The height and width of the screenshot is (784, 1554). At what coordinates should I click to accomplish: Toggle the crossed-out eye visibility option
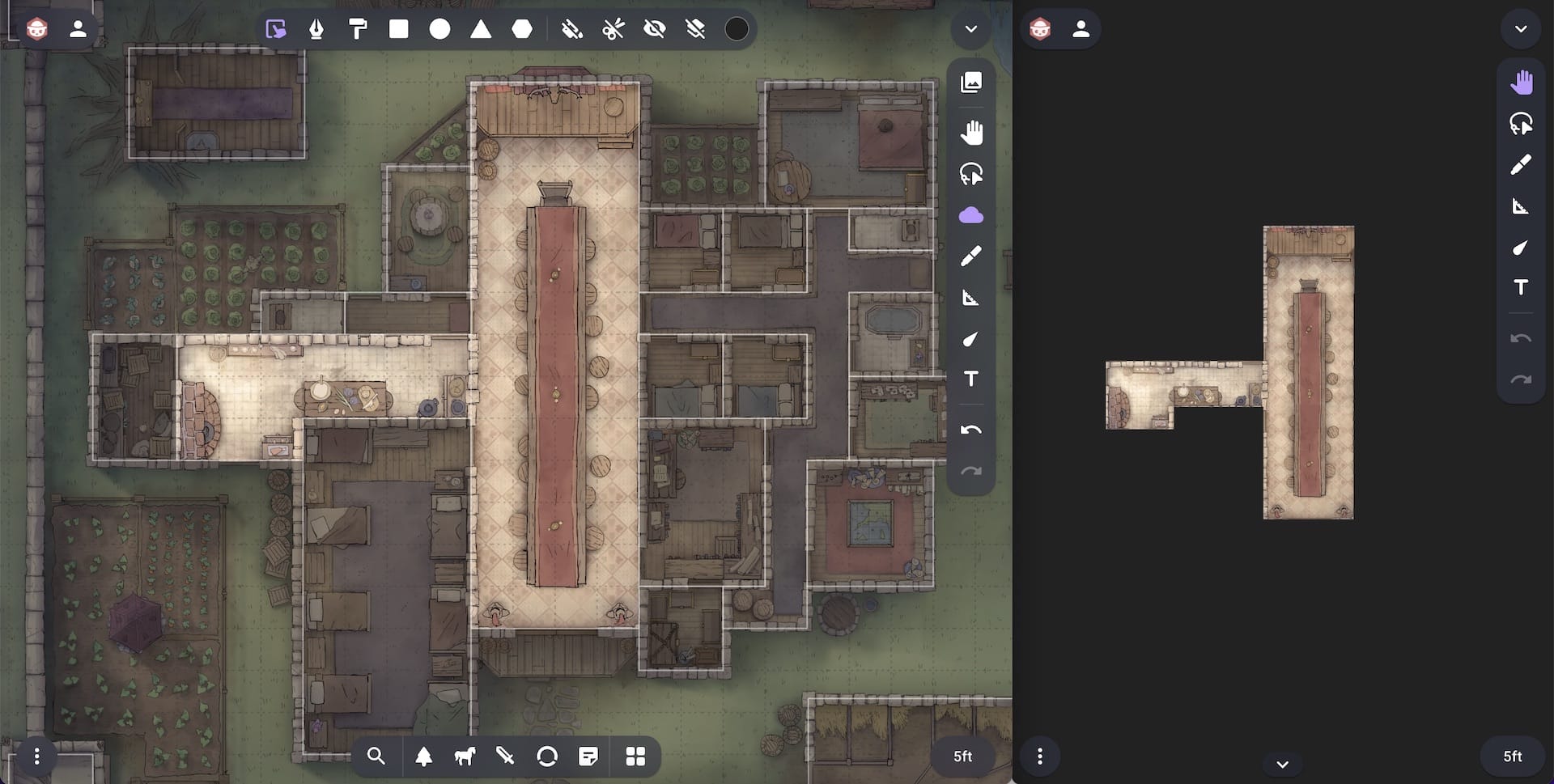pyautogui.click(x=654, y=29)
